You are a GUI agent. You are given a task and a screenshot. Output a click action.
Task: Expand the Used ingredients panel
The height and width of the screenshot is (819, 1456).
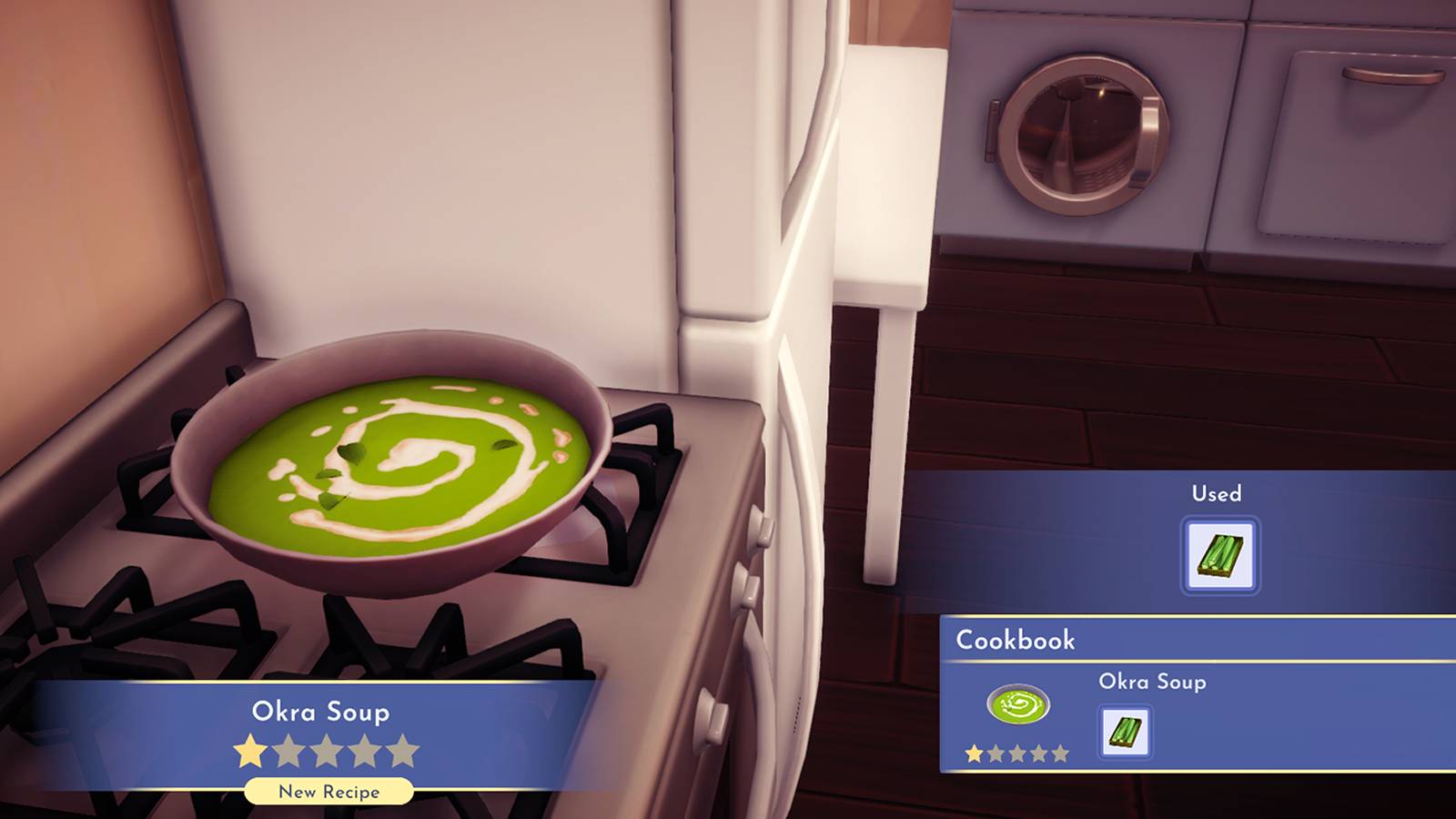(x=1214, y=493)
